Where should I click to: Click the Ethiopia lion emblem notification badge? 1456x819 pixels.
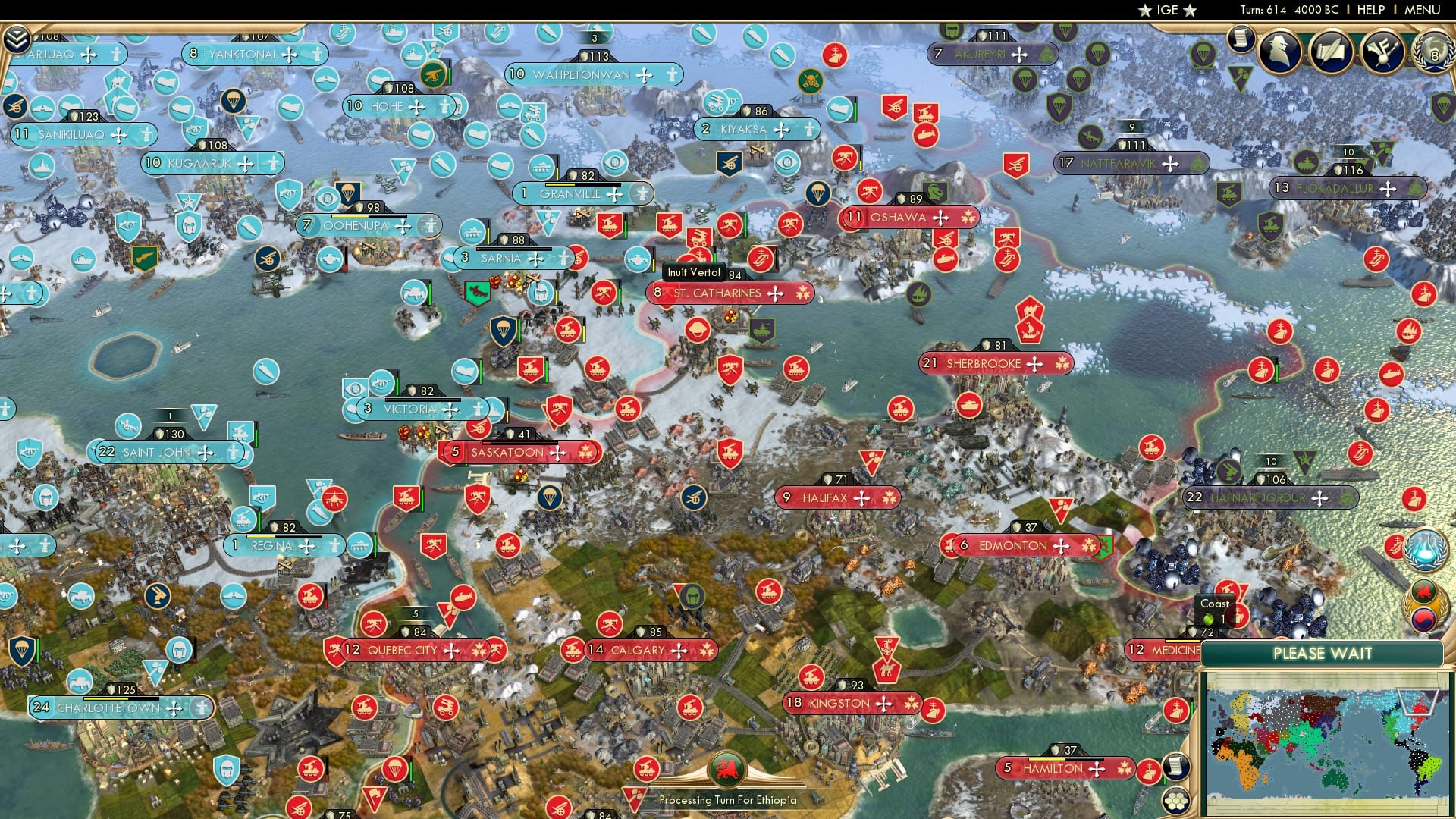[1423, 590]
